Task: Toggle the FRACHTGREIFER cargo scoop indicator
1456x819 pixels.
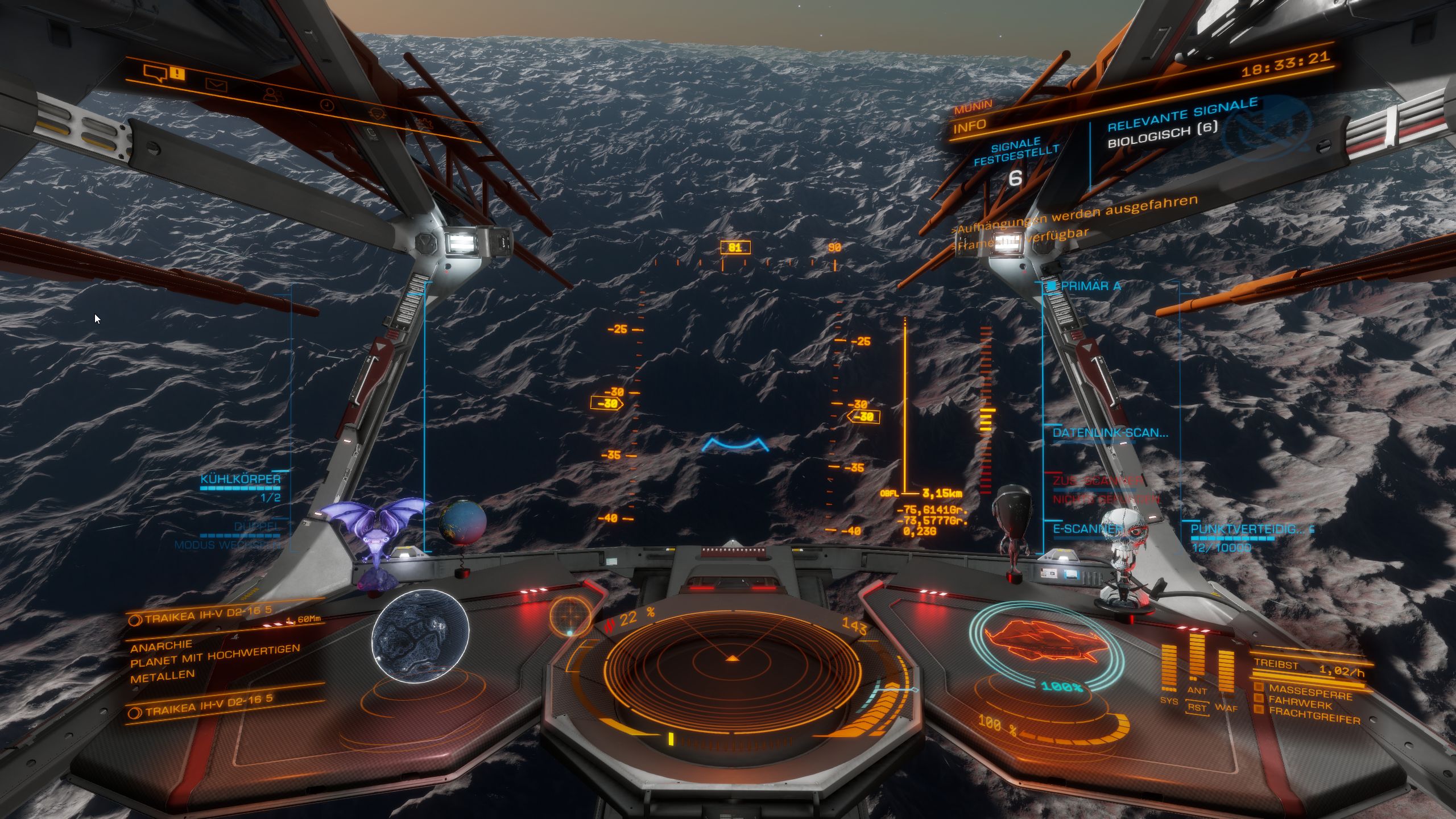Action: click(1314, 715)
